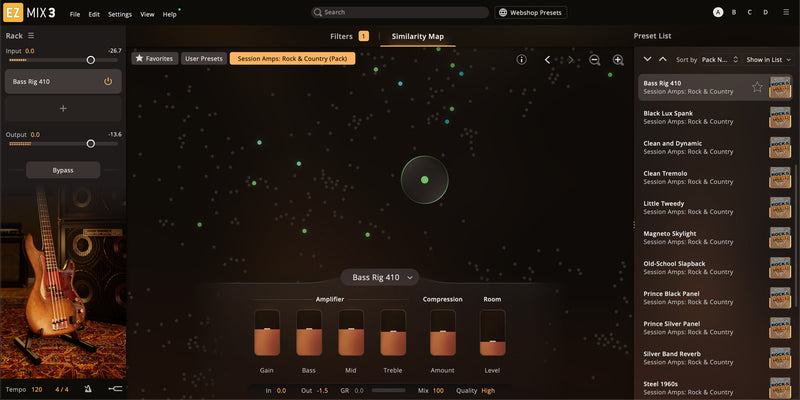Click the Bypass button

point(63,170)
